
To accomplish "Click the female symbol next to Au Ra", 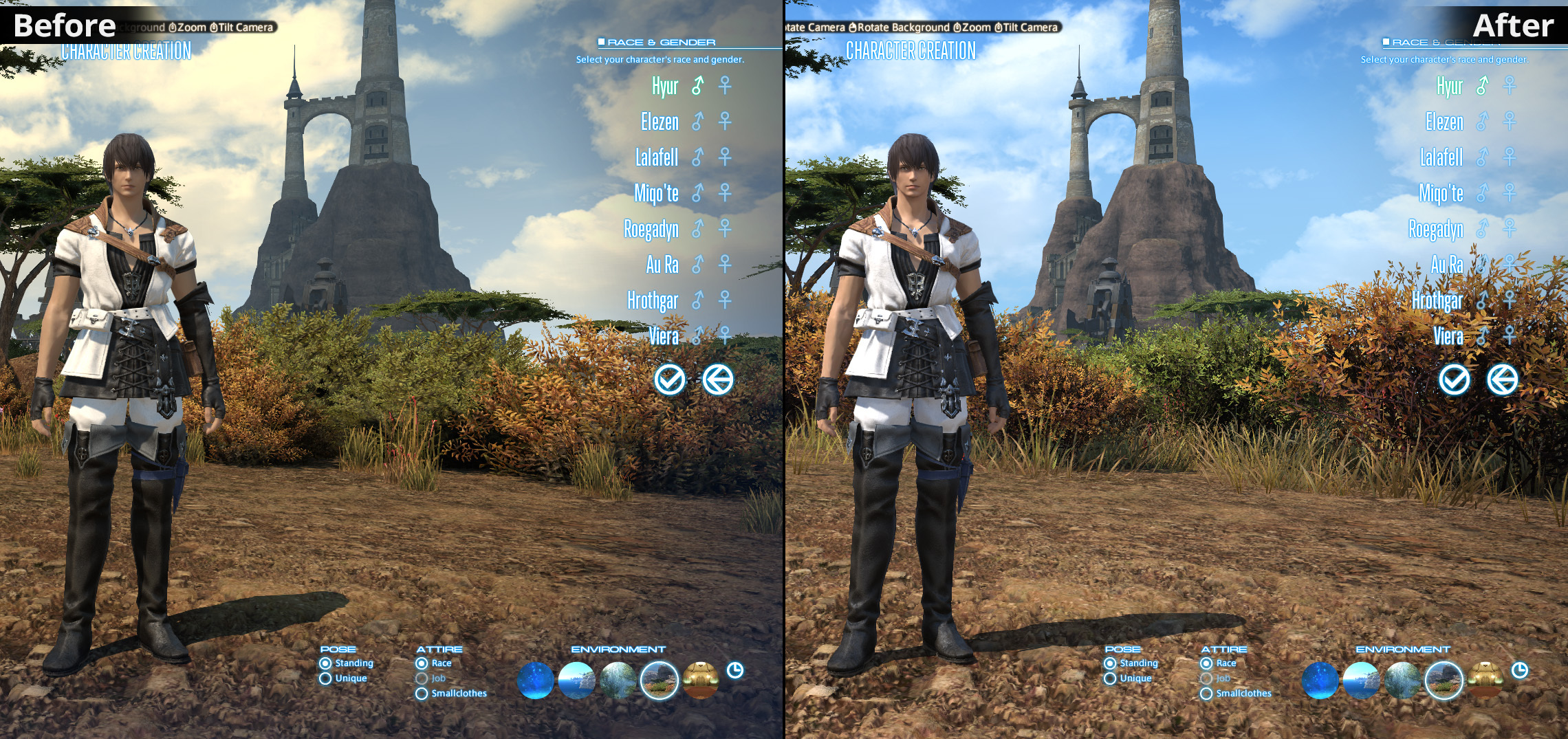I will (x=726, y=265).
